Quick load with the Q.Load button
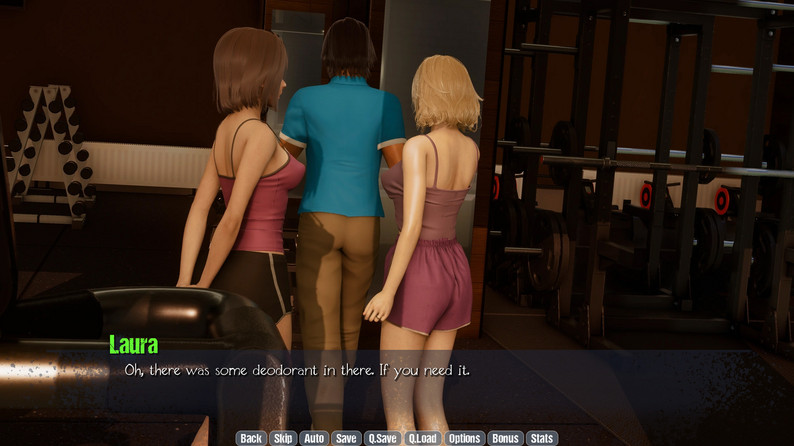Image resolution: width=794 pixels, height=446 pixels. pos(423,438)
